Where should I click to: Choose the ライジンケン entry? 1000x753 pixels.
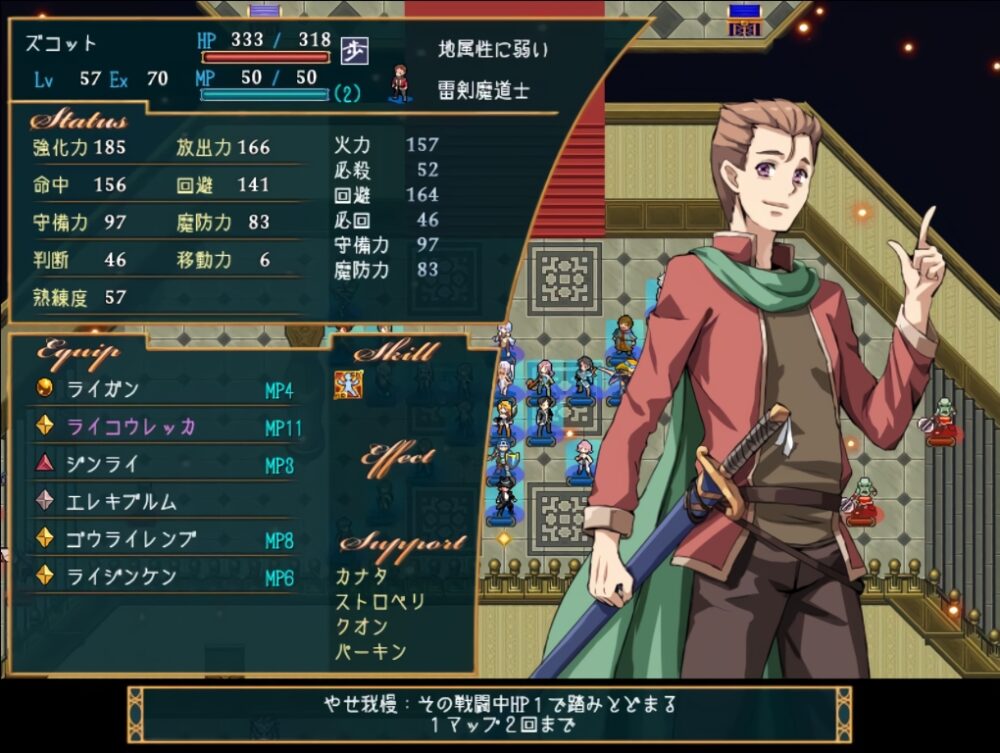click(121, 577)
